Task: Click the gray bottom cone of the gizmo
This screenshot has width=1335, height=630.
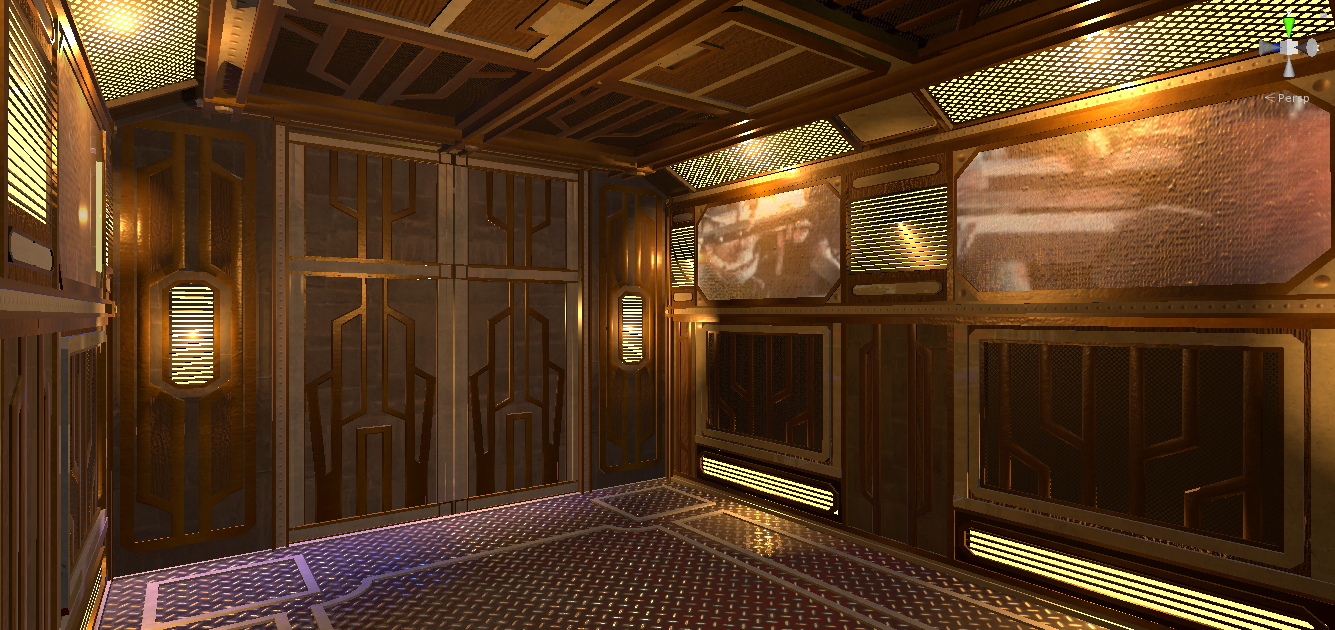Action: [1289, 68]
